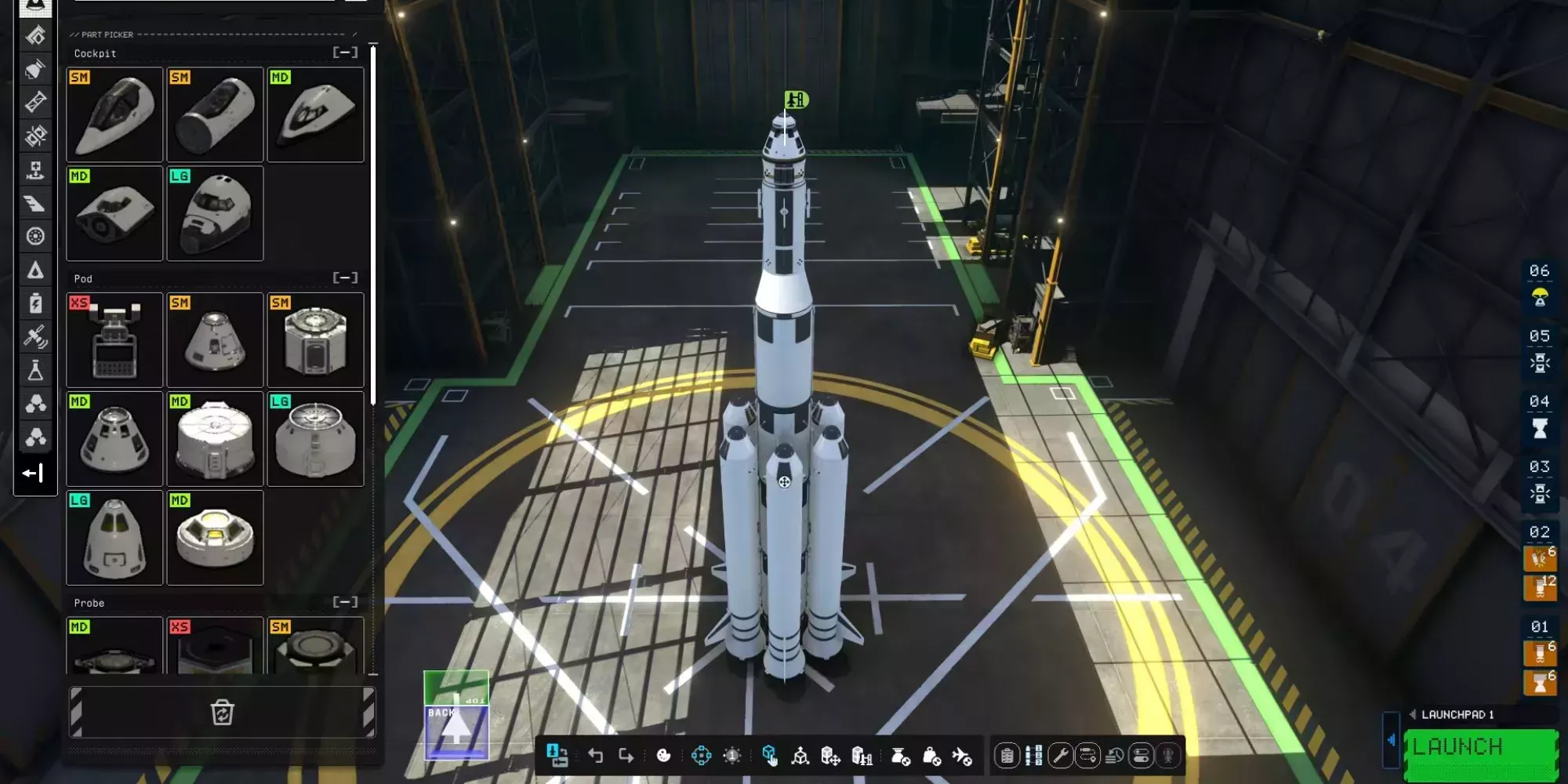Pick the XS external command seat pod

click(x=114, y=340)
